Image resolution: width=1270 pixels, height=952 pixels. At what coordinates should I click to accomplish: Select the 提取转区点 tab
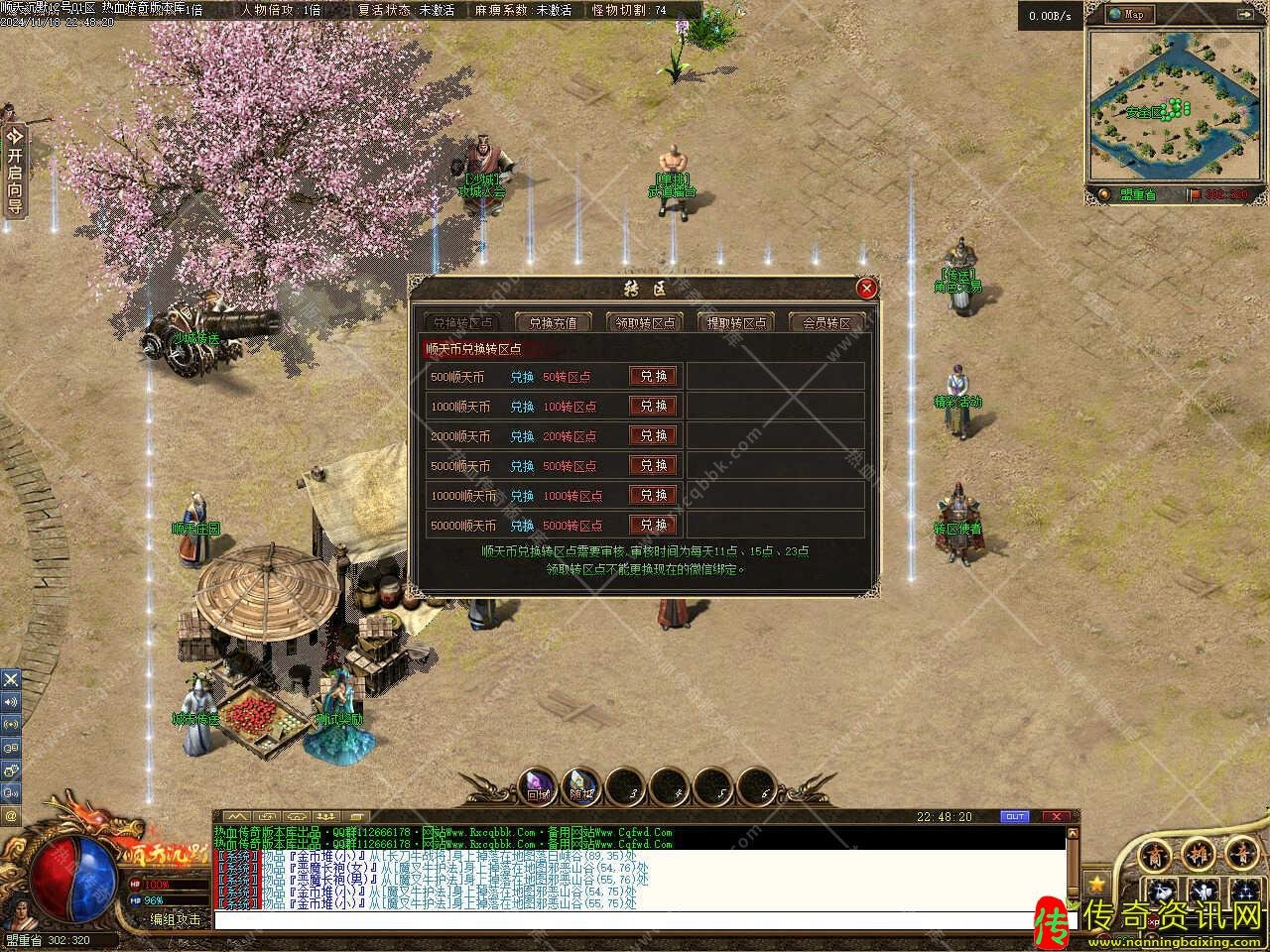[x=736, y=322]
